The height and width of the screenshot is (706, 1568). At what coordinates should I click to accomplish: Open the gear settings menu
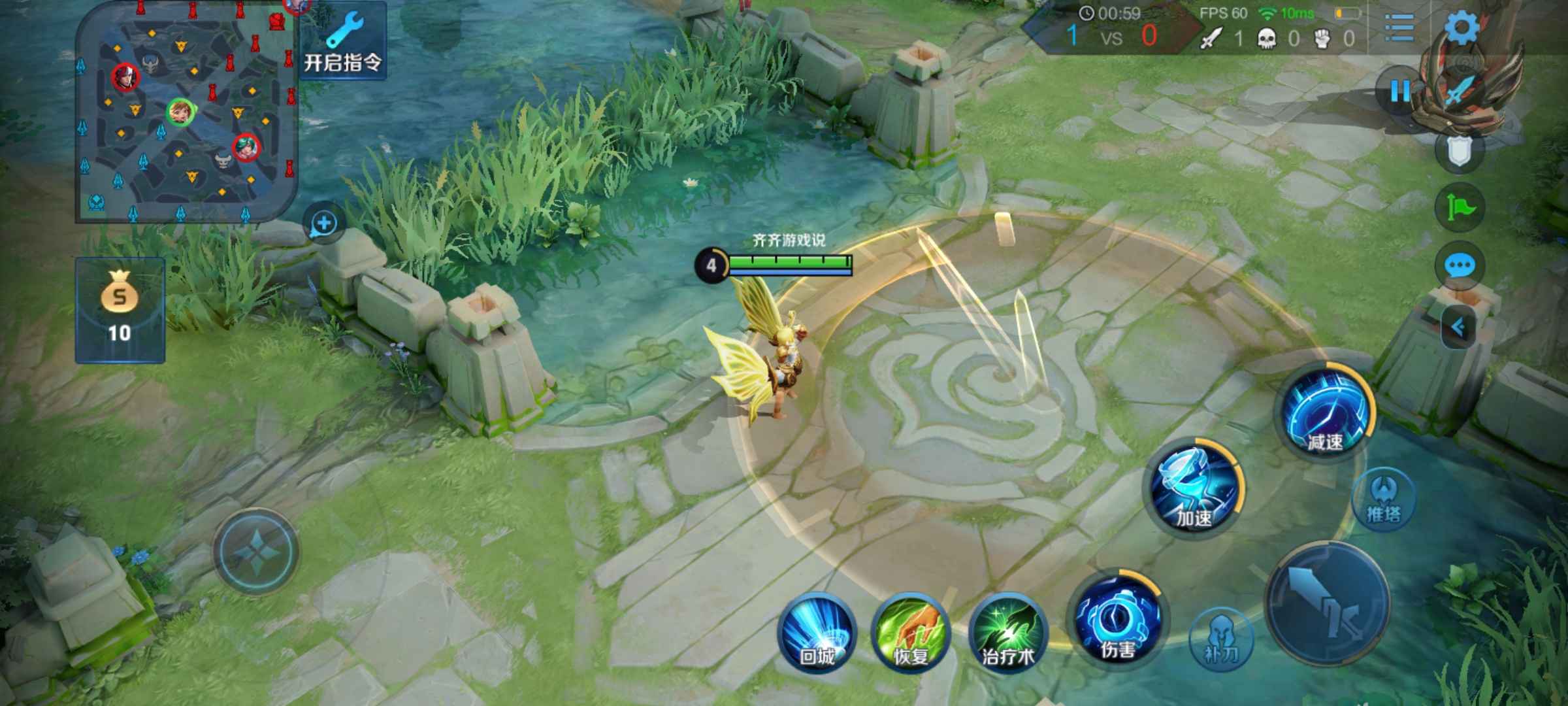(1461, 27)
